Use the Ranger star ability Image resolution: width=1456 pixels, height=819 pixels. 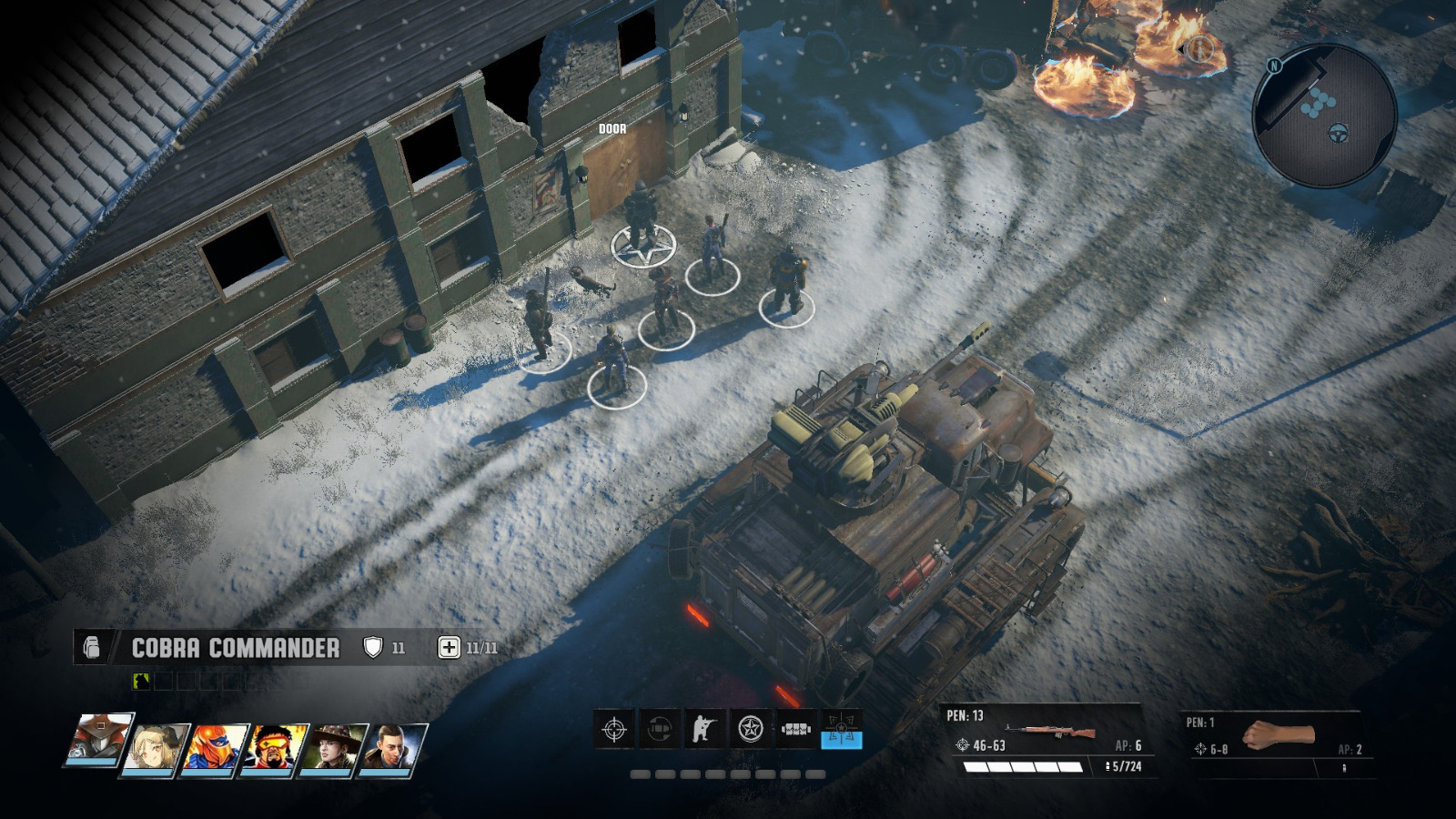click(x=750, y=728)
